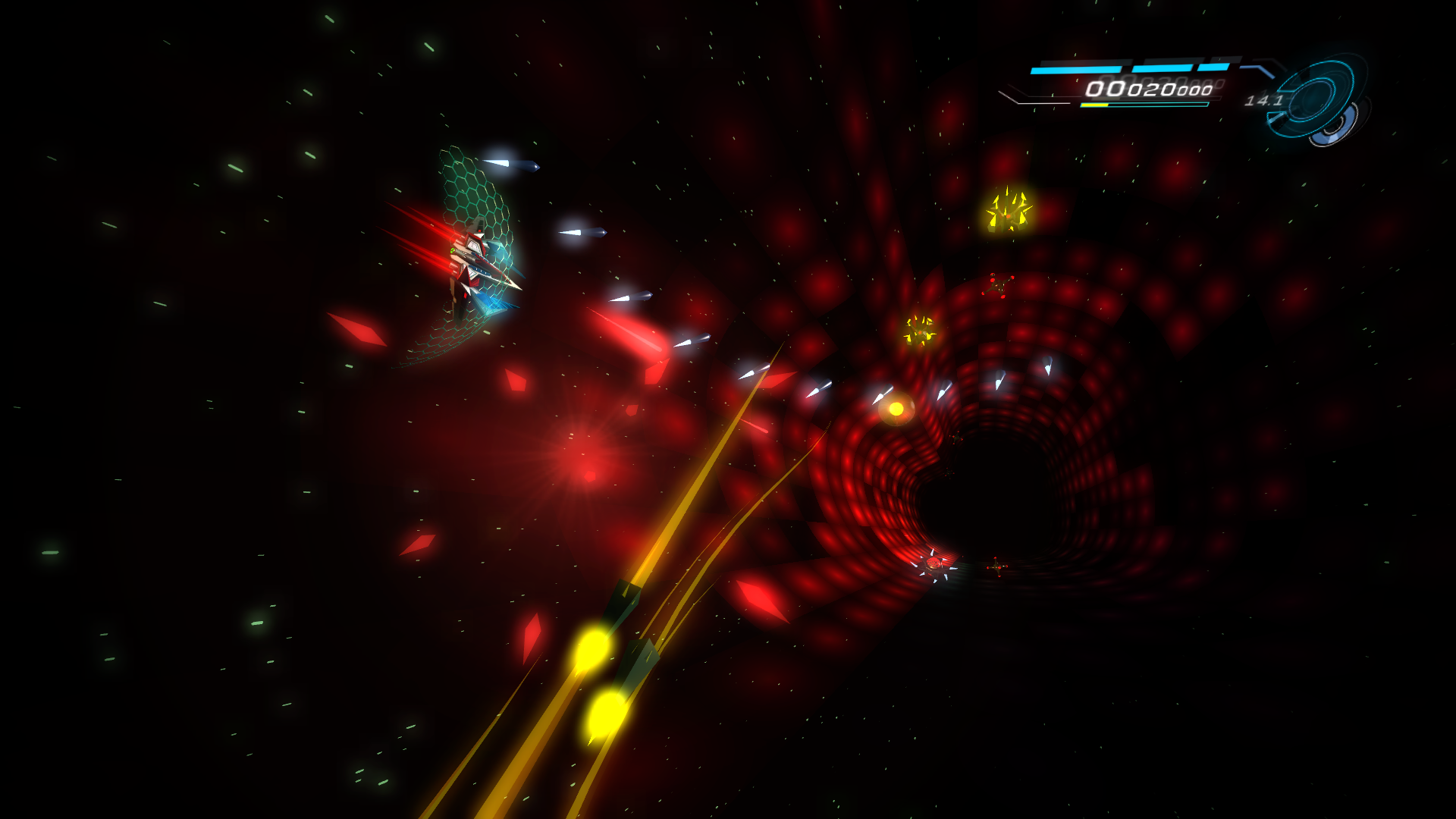The width and height of the screenshot is (1456, 819).
Task: Click the blue circular radar dial
Action: coord(1318,100)
